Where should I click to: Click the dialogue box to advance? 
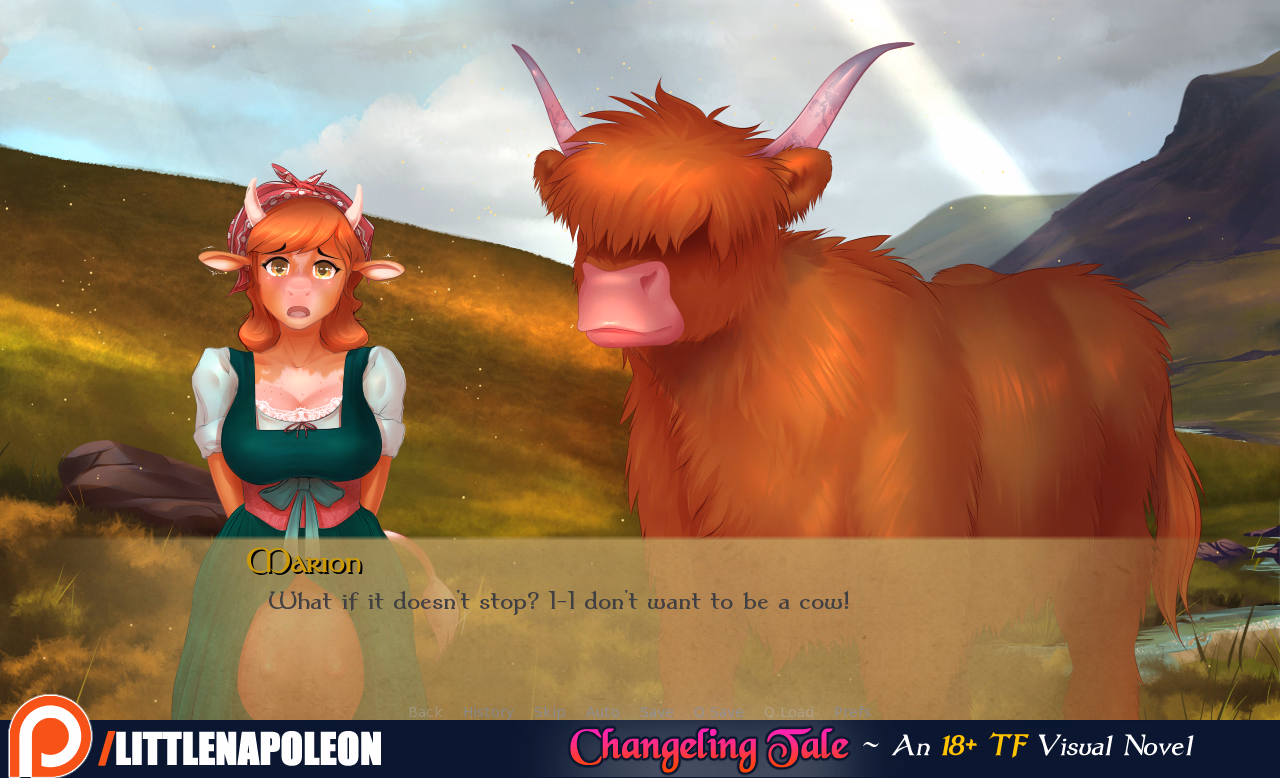click(x=640, y=620)
